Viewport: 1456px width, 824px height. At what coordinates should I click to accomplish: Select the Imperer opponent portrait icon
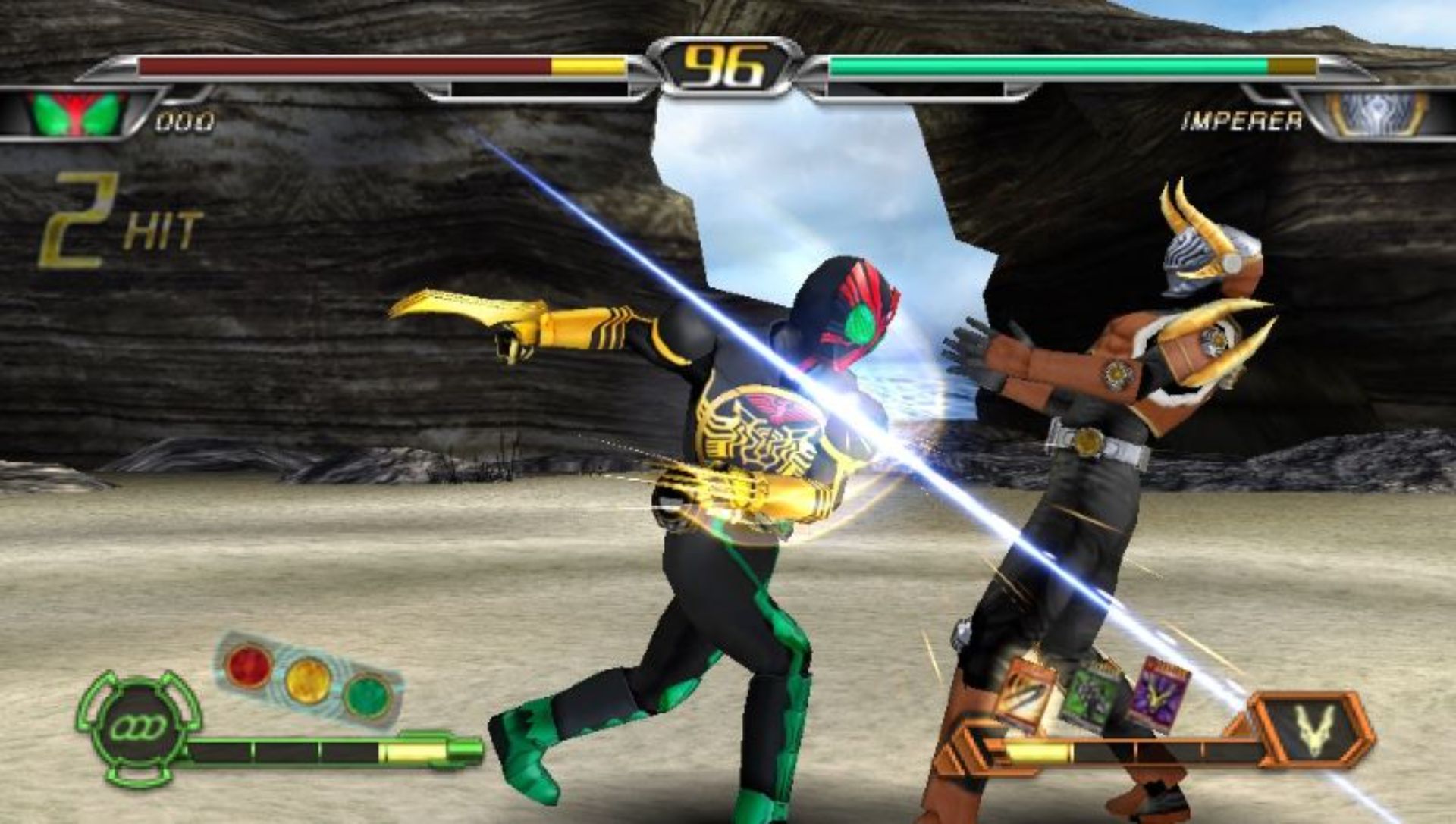(x=1378, y=114)
